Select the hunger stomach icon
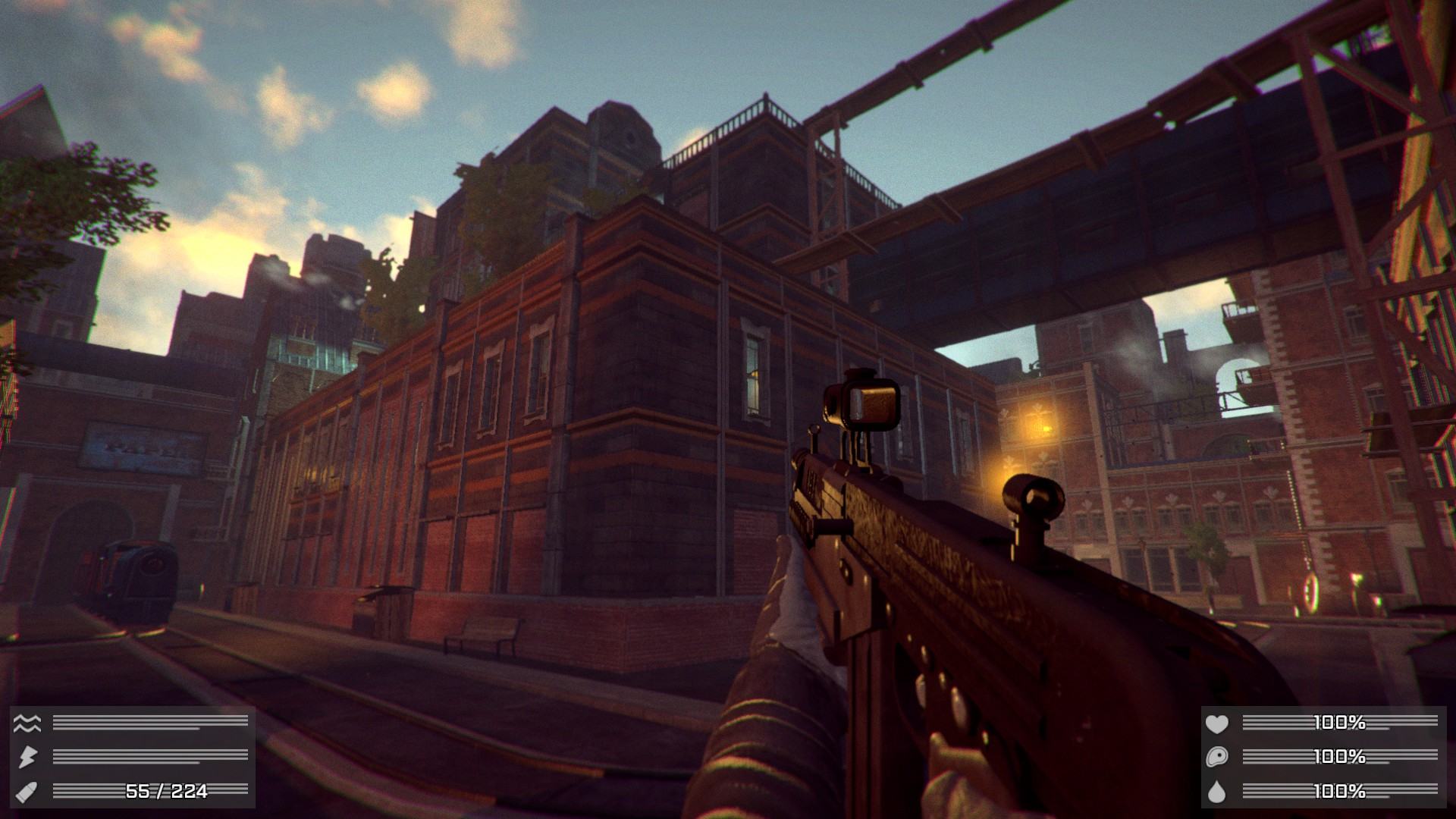This screenshot has height=819, width=1456. [x=1216, y=757]
